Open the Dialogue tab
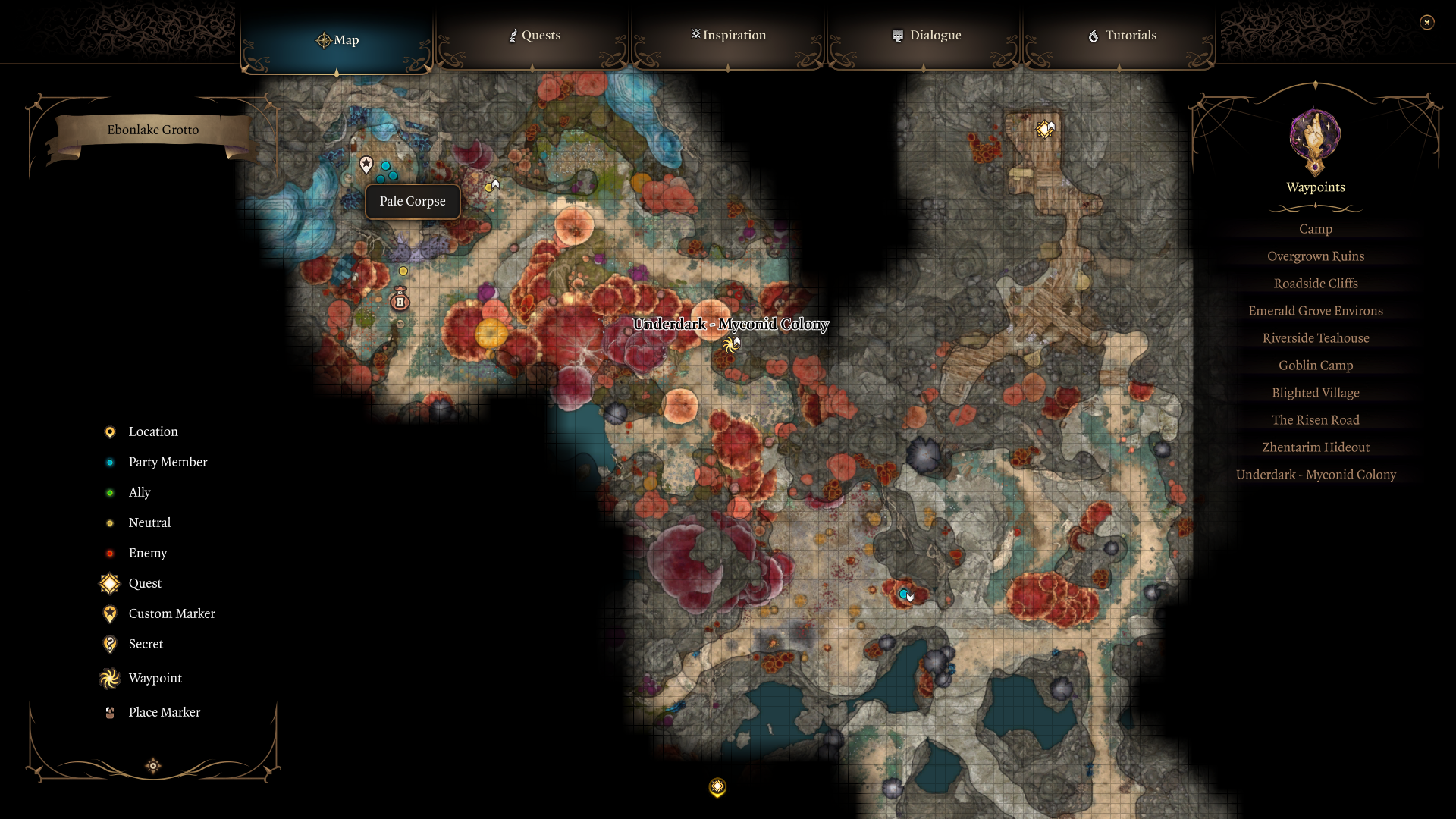The width and height of the screenshot is (1456, 819). (927, 35)
